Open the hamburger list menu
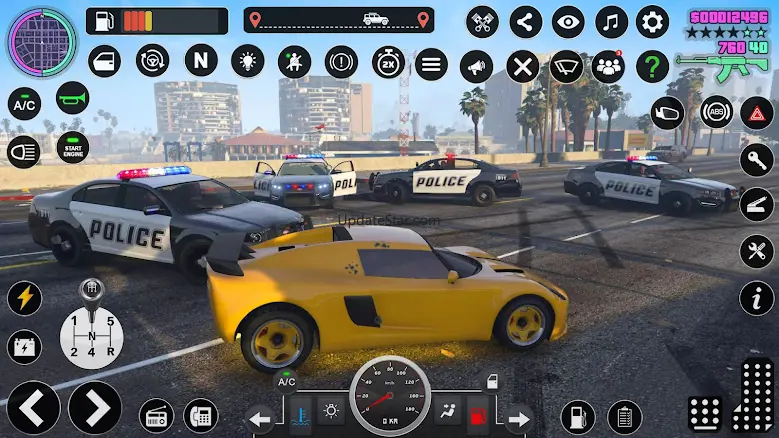 coord(431,67)
